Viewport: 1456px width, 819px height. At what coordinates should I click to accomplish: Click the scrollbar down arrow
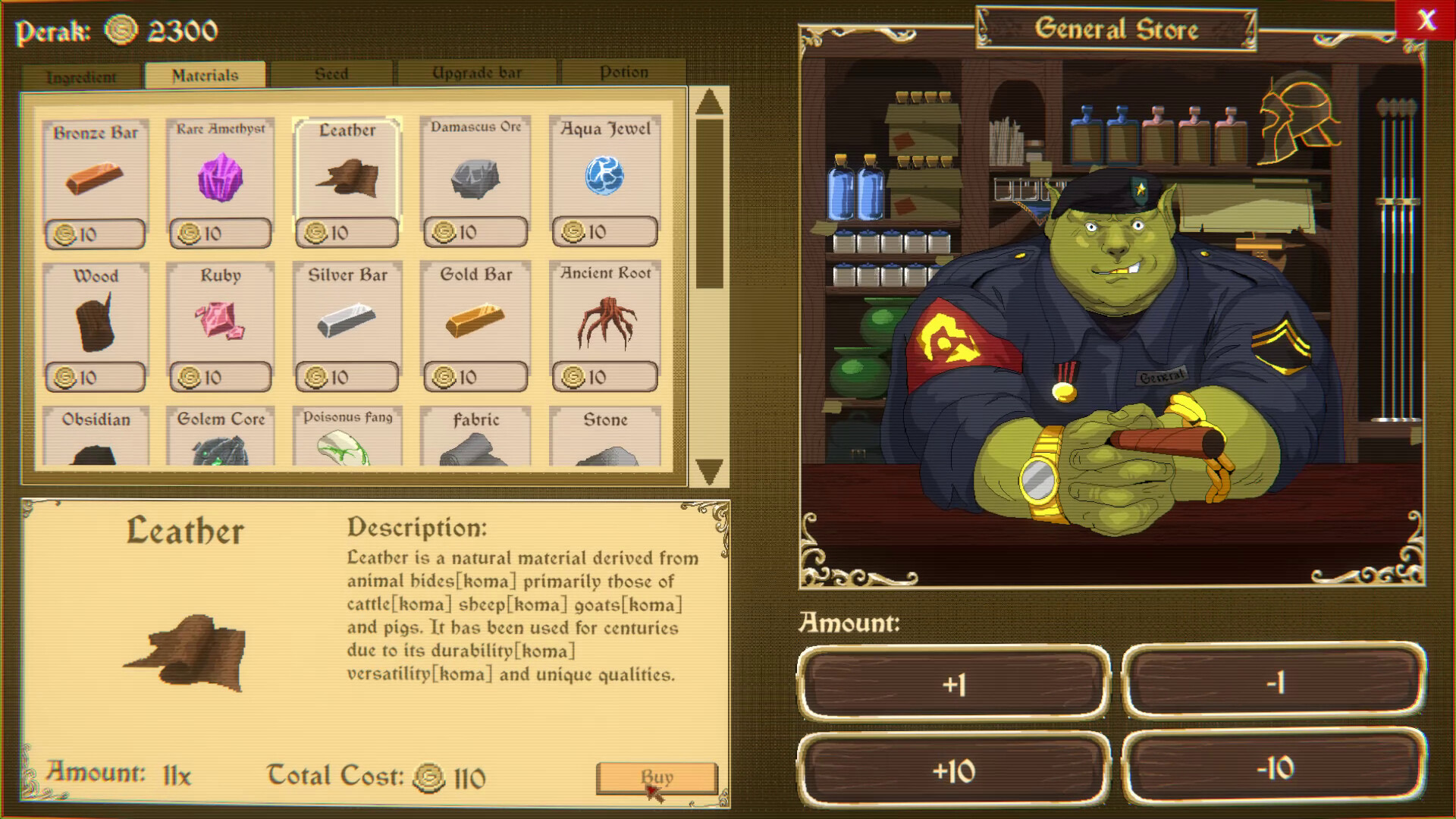coord(708,469)
